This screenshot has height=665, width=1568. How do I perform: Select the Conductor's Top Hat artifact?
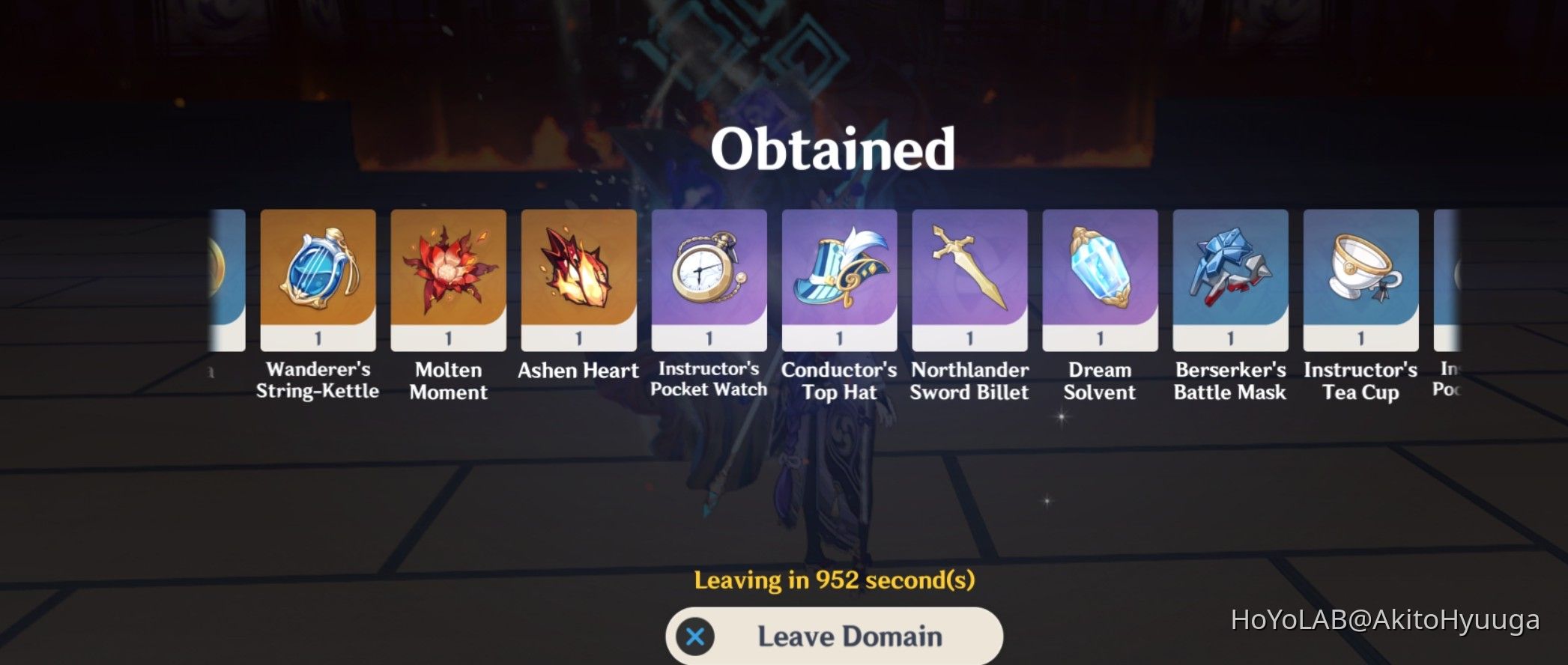coord(838,279)
